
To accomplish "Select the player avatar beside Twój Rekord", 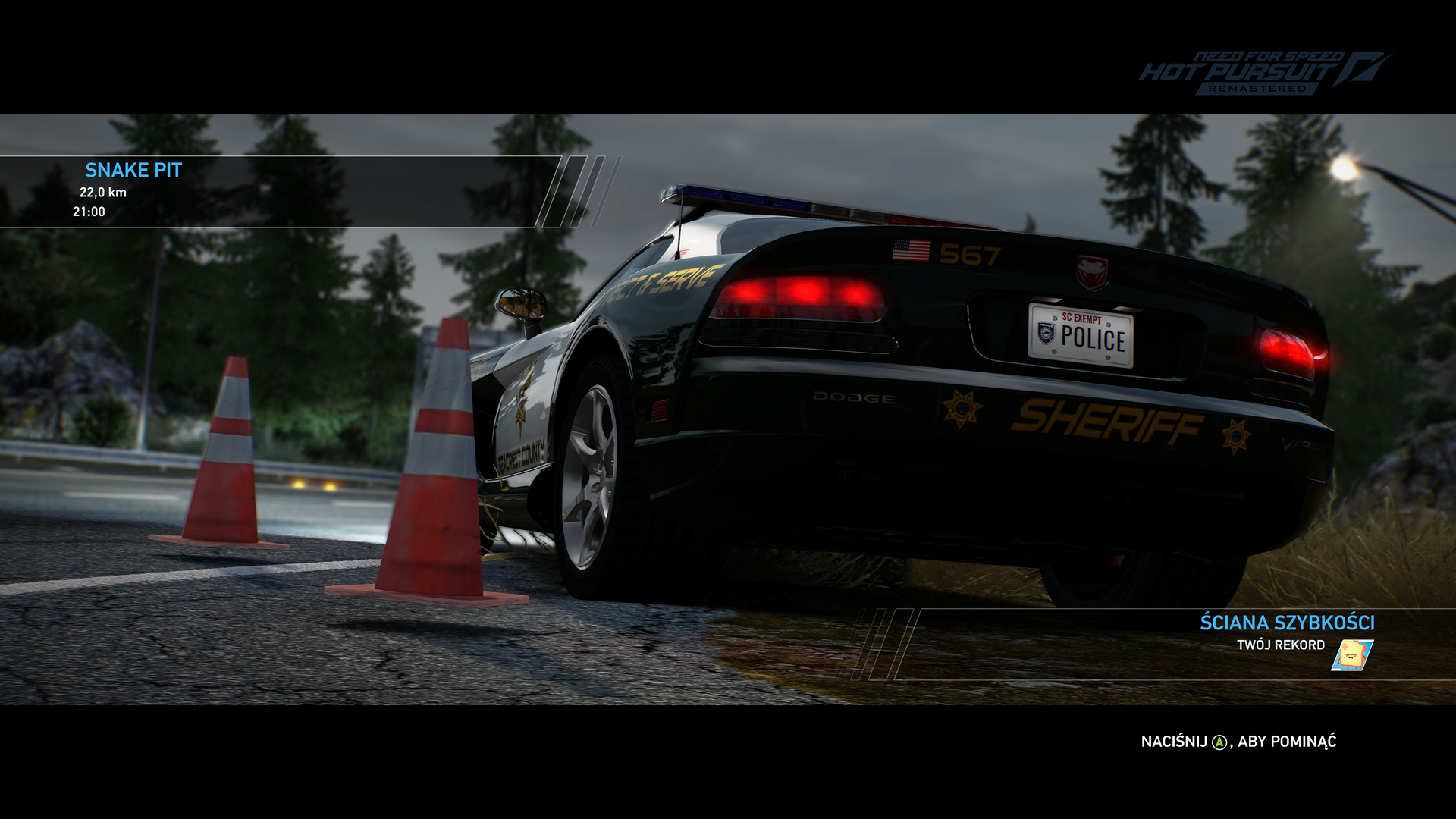I will (1352, 655).
